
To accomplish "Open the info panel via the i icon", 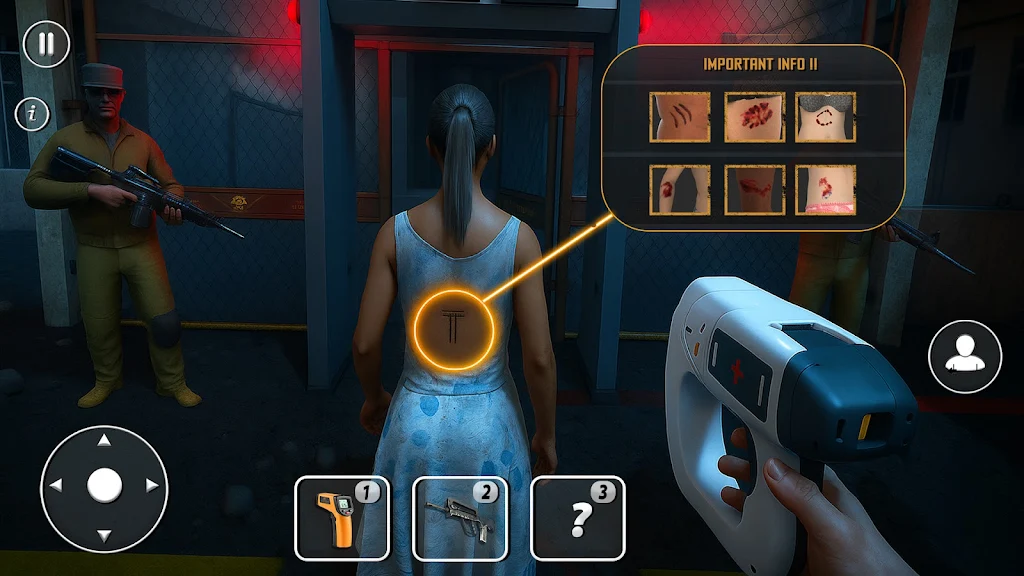I will point(33,114).
